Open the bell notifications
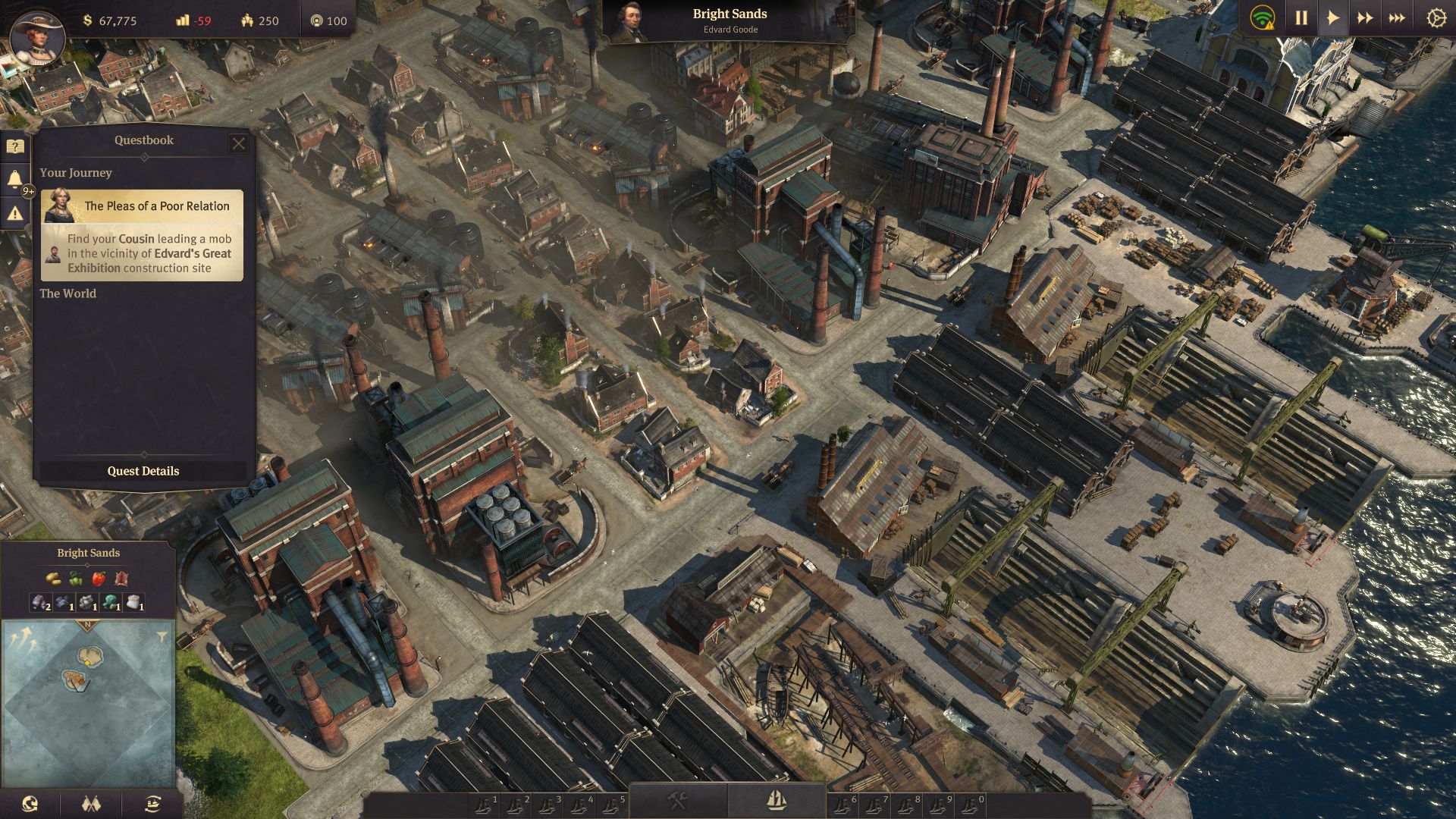The height and width of the screenshot is (819, 1456). (x=14, y=180)
